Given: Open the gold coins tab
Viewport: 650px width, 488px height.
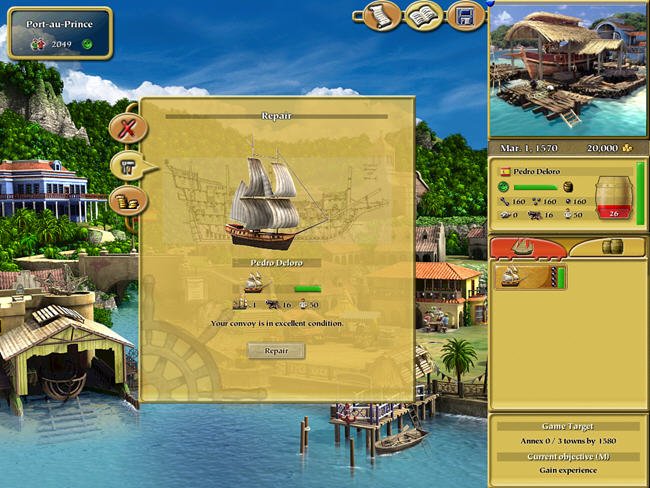Looking at the screenshot, I should (x=127, y=201).
